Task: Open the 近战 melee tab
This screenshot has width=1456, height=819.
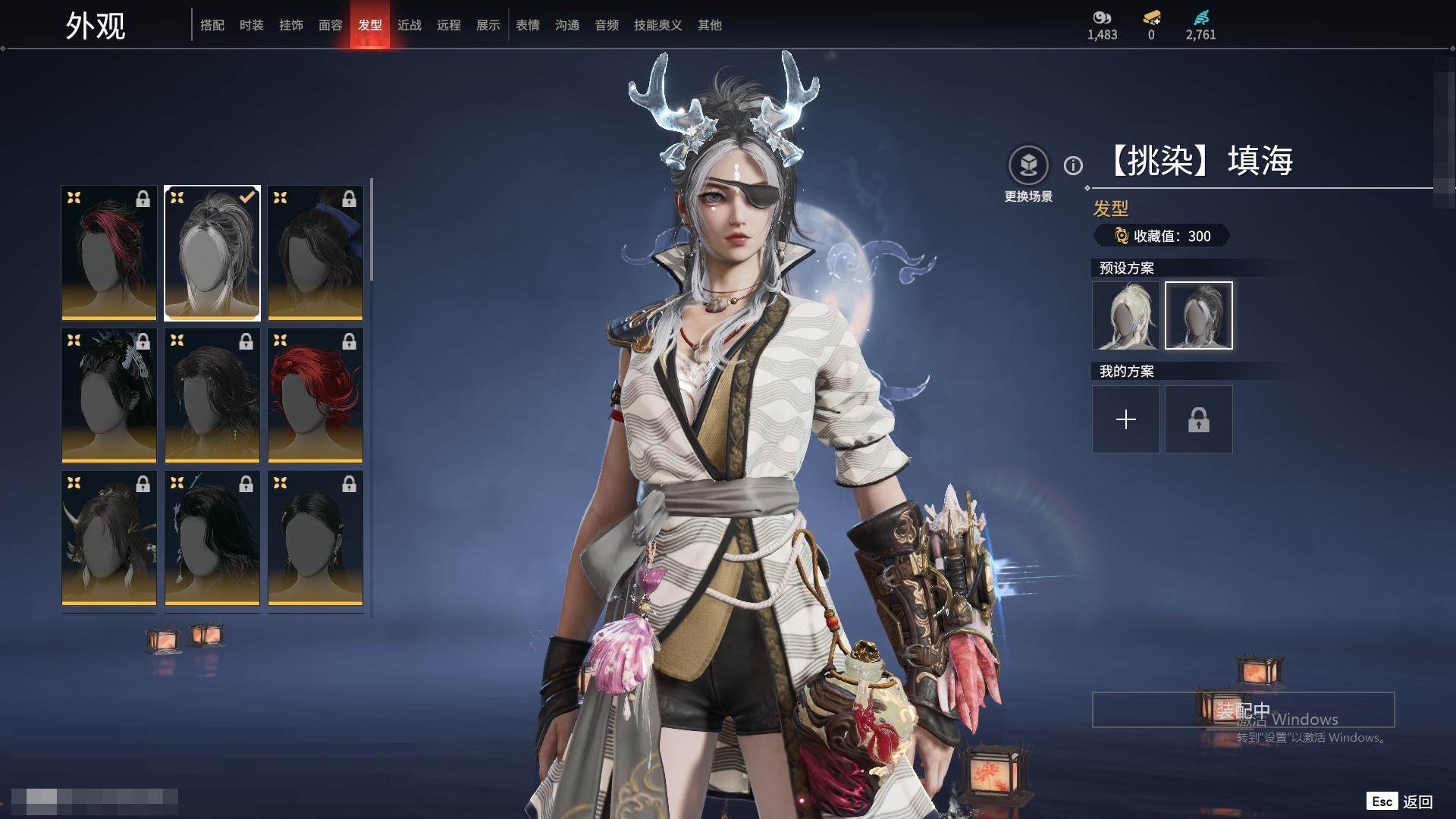Action: [409, 25]
